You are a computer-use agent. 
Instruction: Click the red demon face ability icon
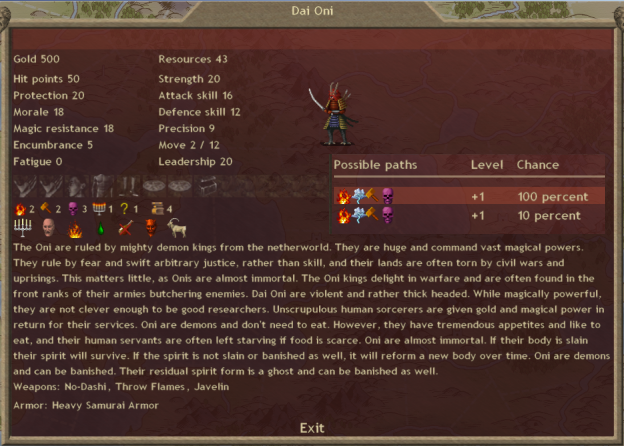(151, 228)
